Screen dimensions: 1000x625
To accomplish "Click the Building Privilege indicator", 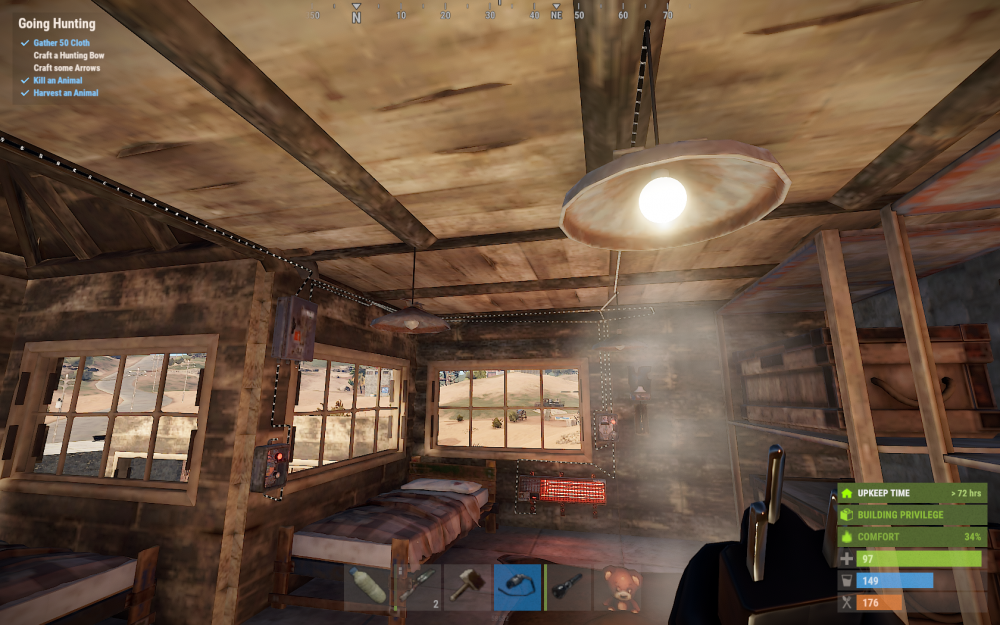I will (912, 515).
